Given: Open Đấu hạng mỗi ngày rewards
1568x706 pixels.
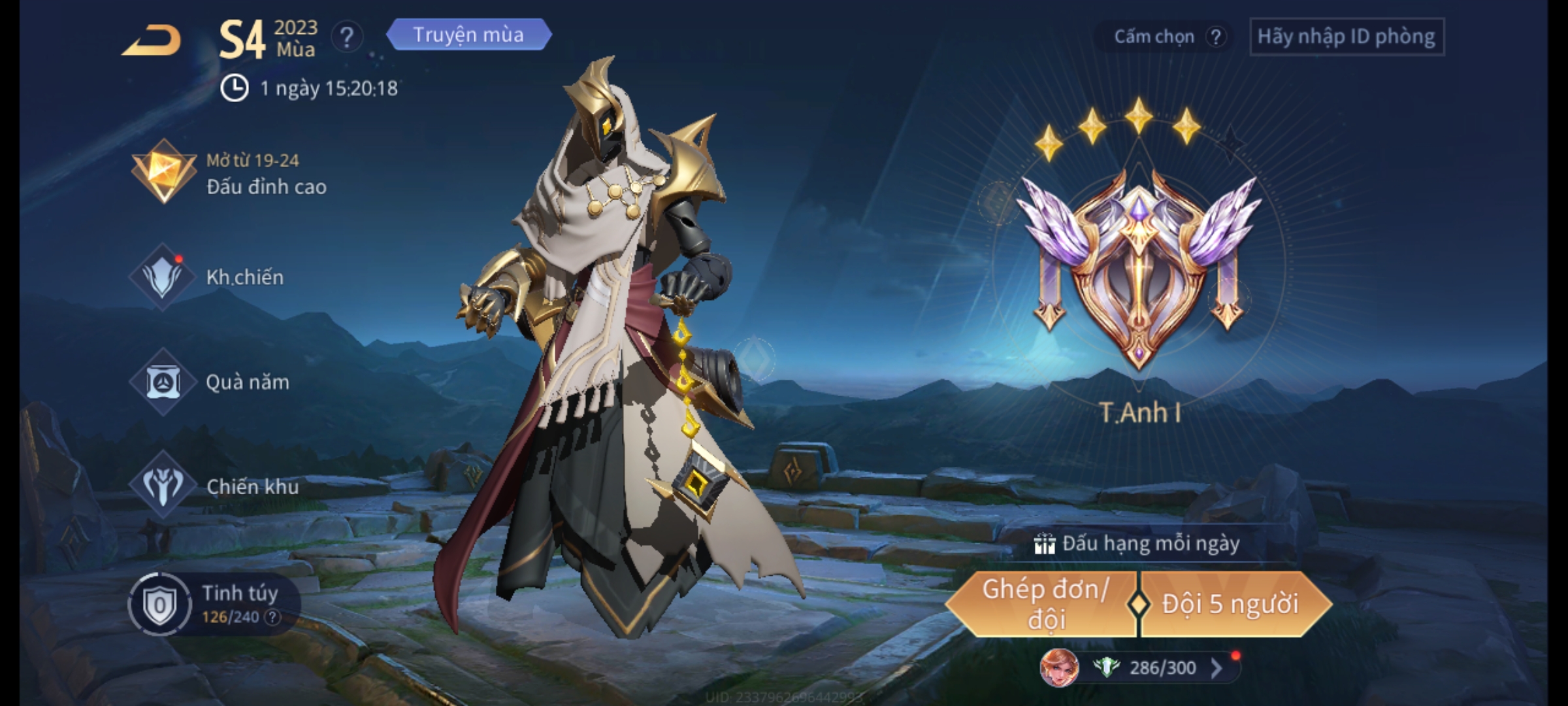Looking at the screenshot, I should tap(1138, 544).
